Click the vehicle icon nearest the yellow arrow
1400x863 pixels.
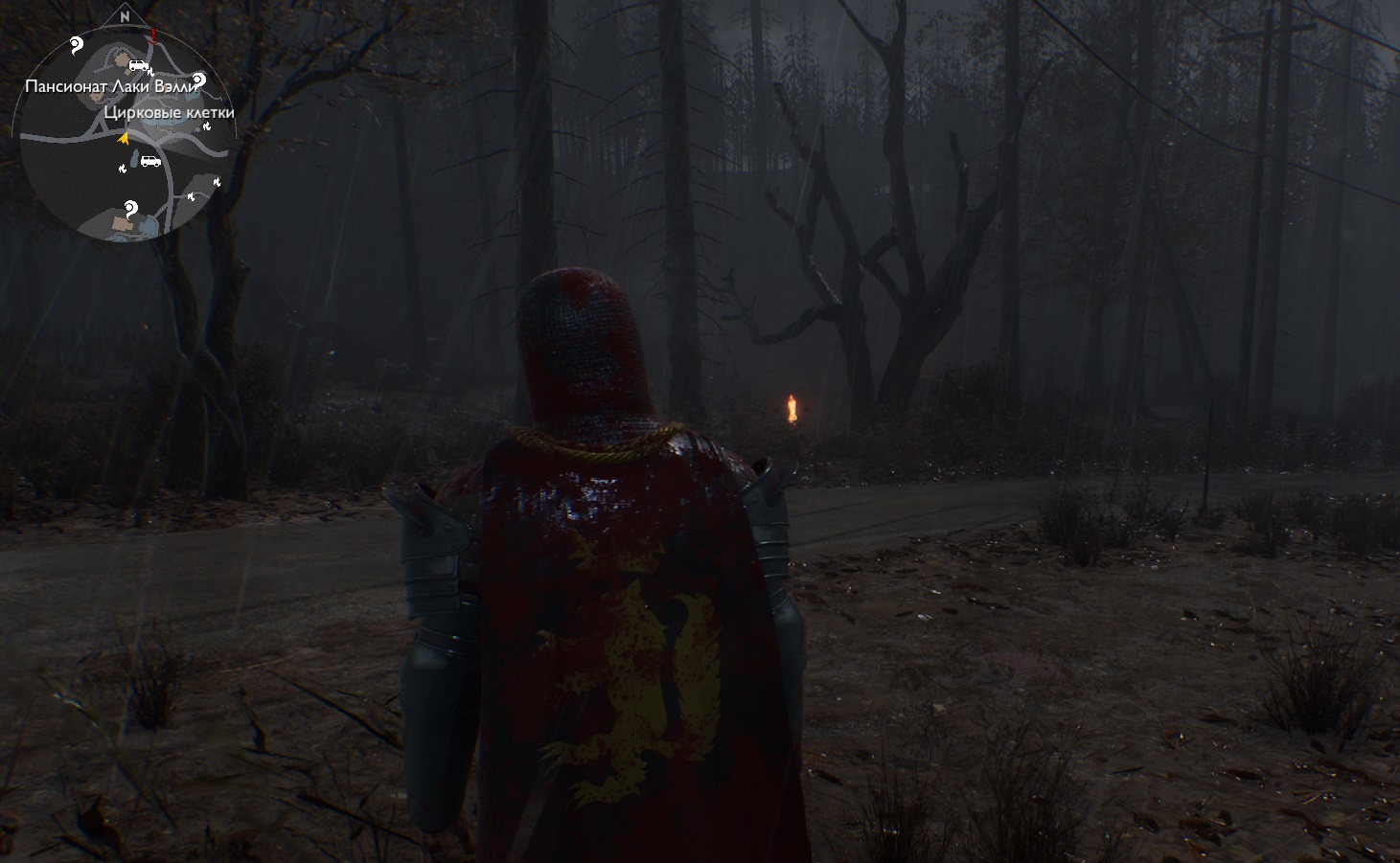[x=150, y=161]
